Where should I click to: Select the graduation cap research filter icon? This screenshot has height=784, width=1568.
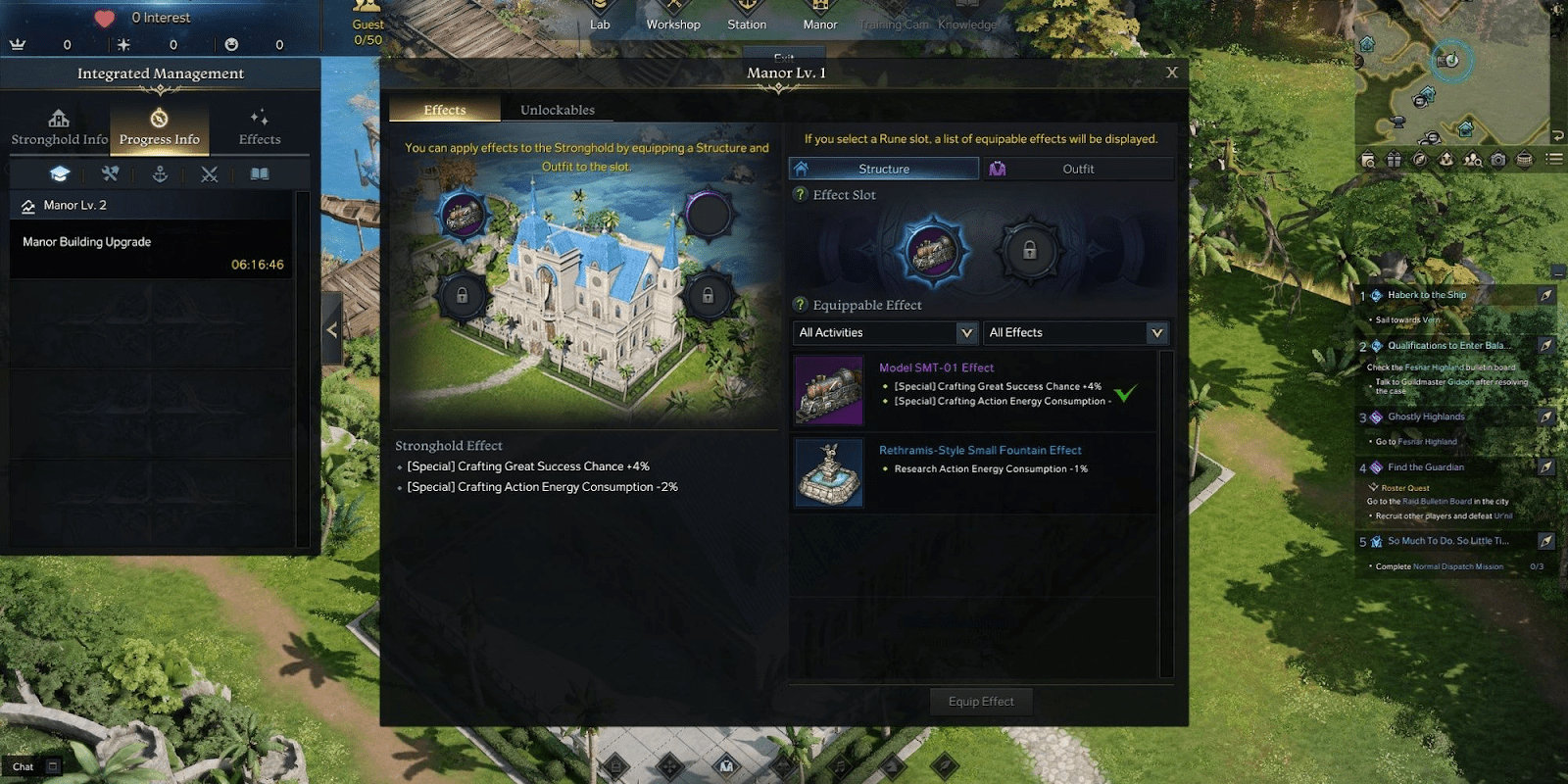[x=61, y=173]
